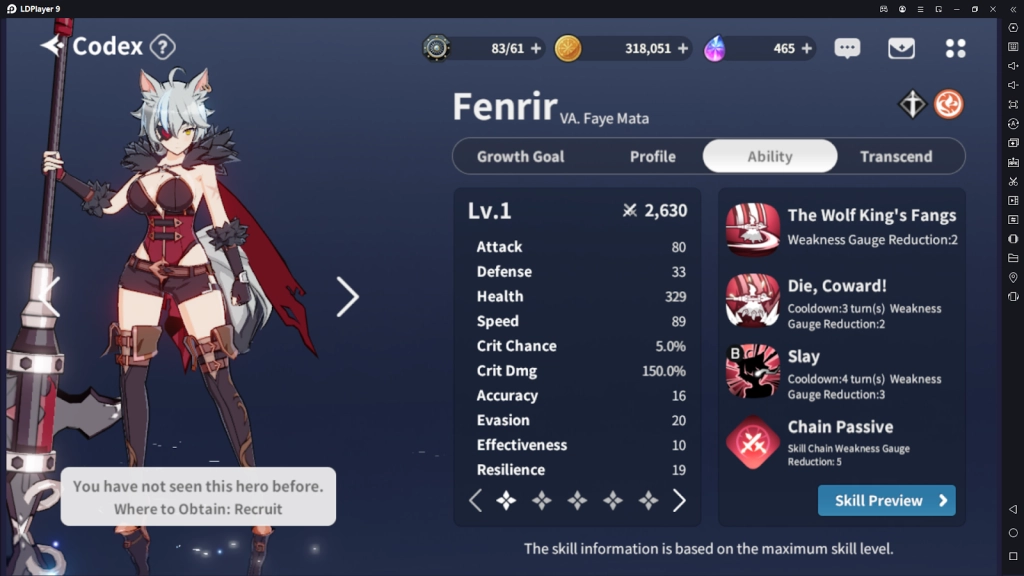1024x576 pixels.
Task: Add gems using the plus button
Action: tap(806, 48)
